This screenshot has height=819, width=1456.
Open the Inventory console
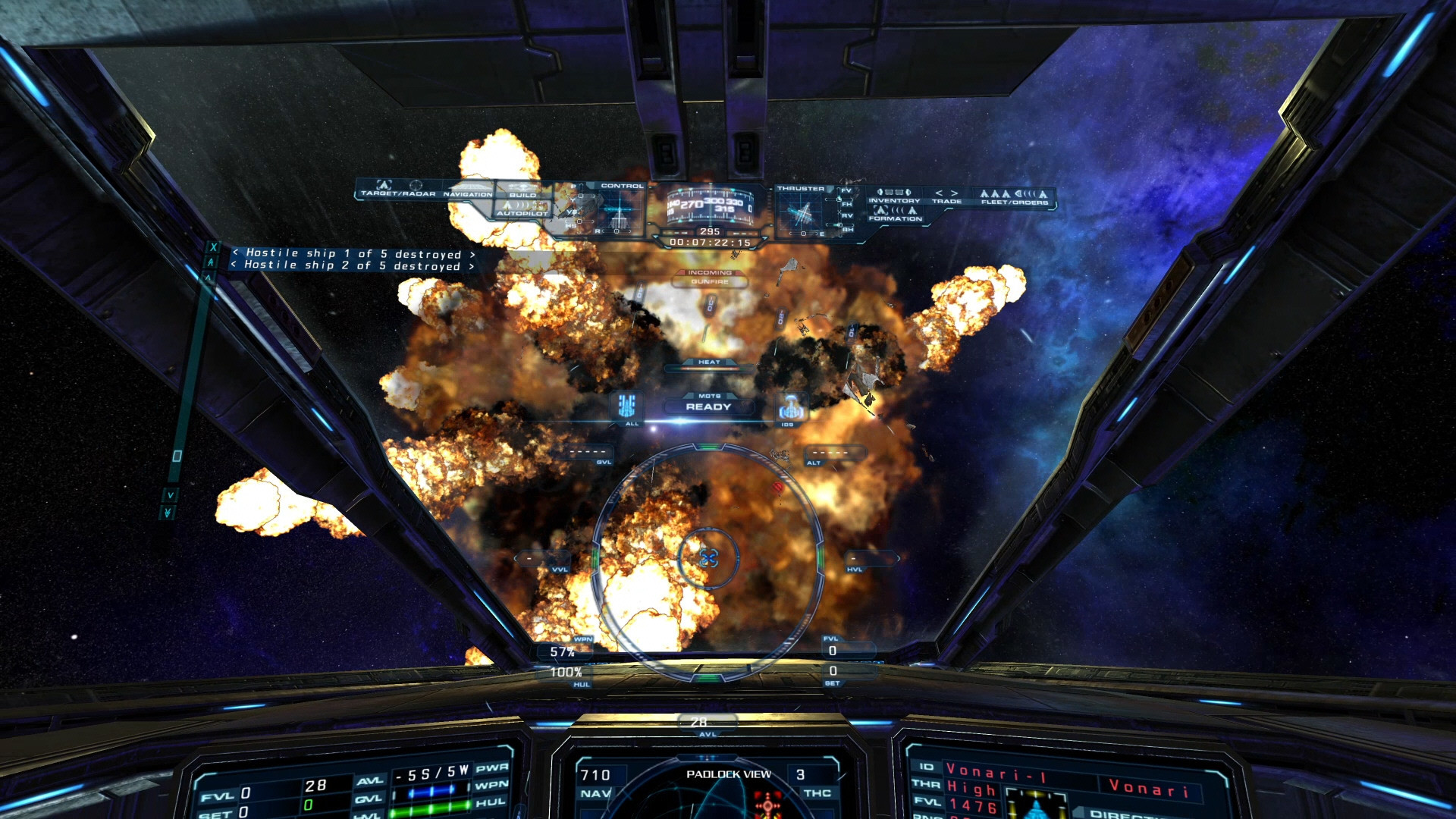click(894, 196)
